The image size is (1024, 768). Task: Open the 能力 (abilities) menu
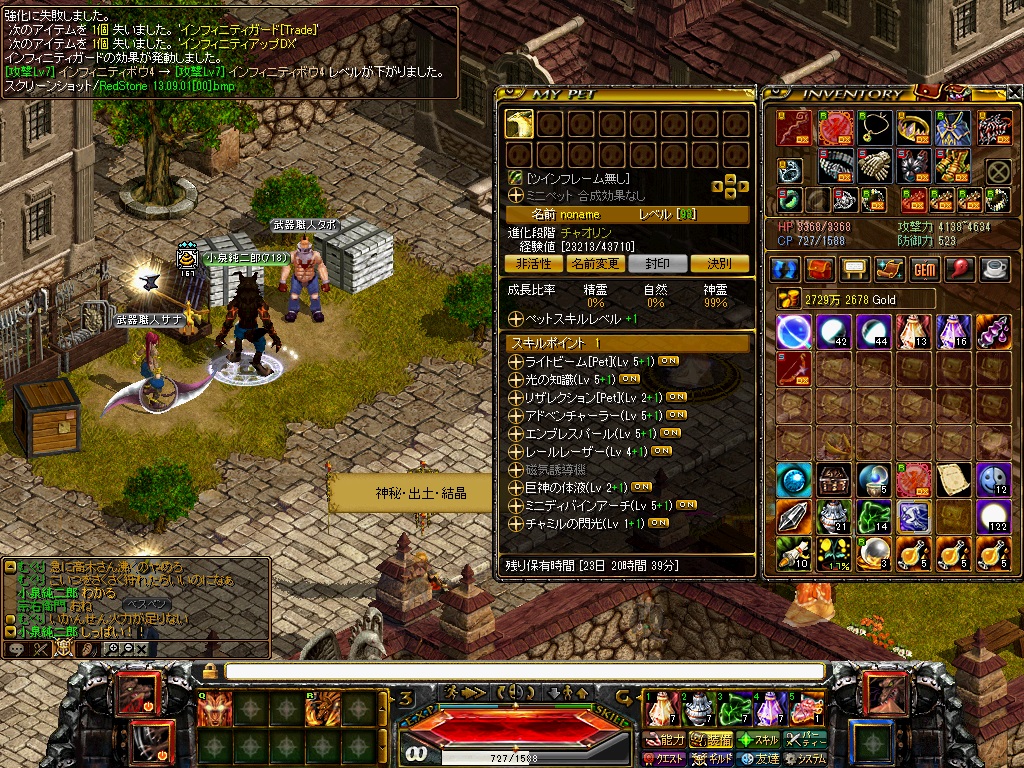click(x=664, y=740)
